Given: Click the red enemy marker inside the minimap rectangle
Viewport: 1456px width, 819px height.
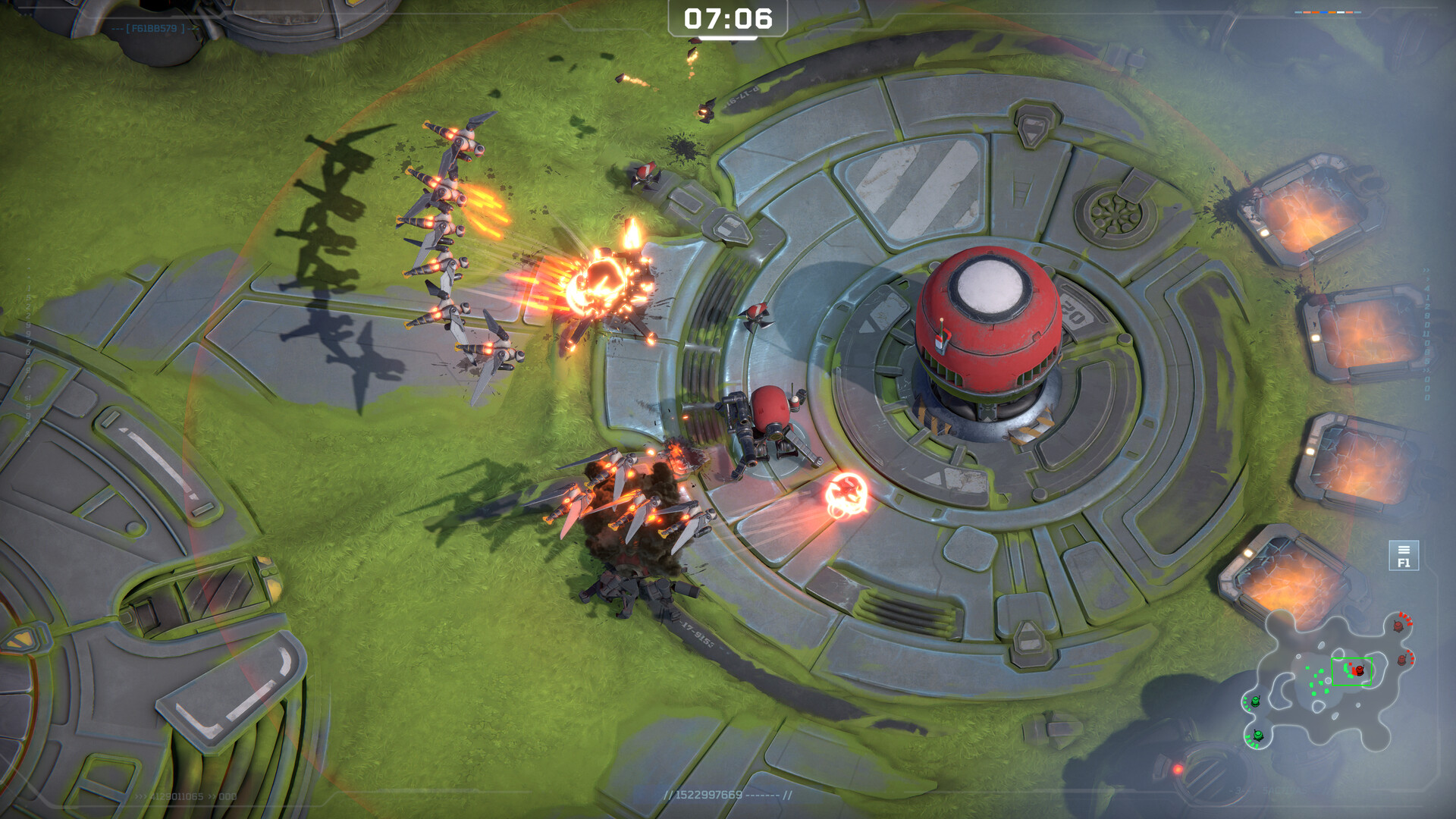Looking at the screenshot, I should tap(1358, 670).
